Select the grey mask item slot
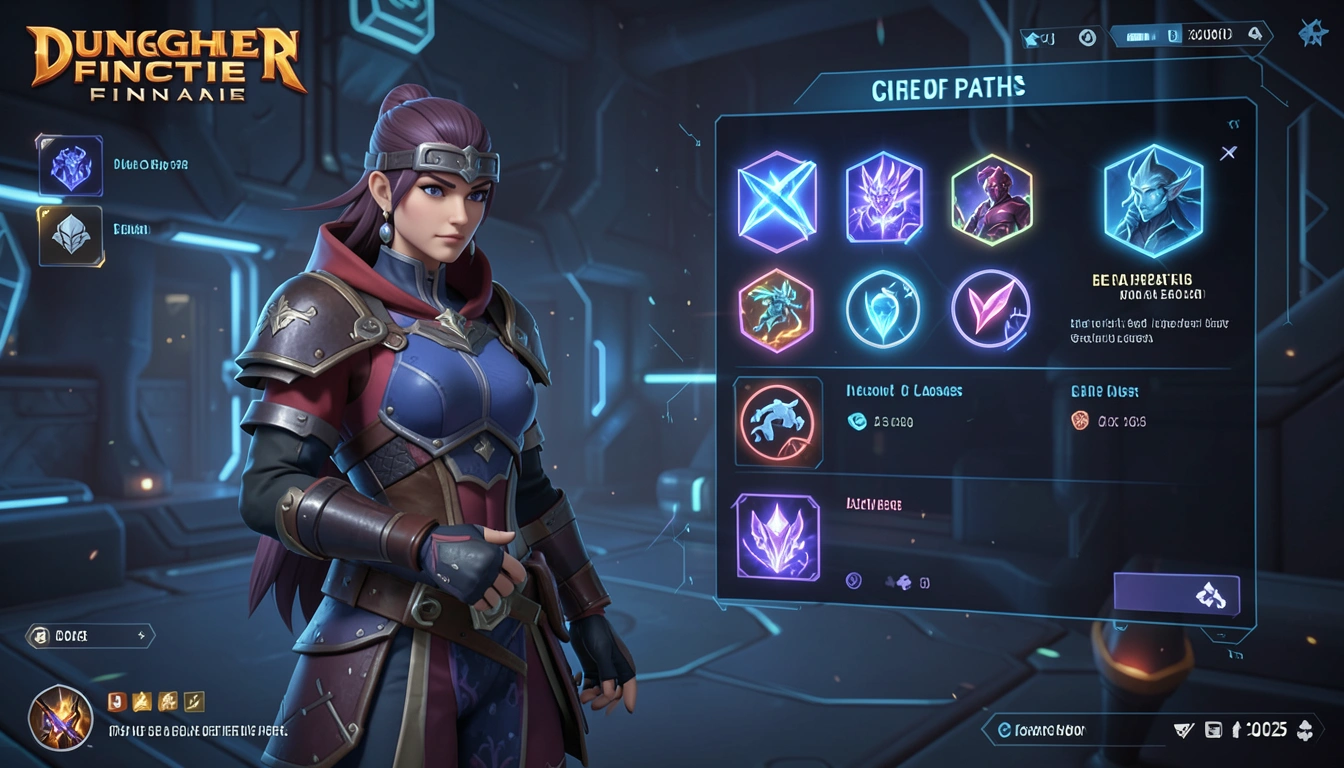 tap(70, 236)
